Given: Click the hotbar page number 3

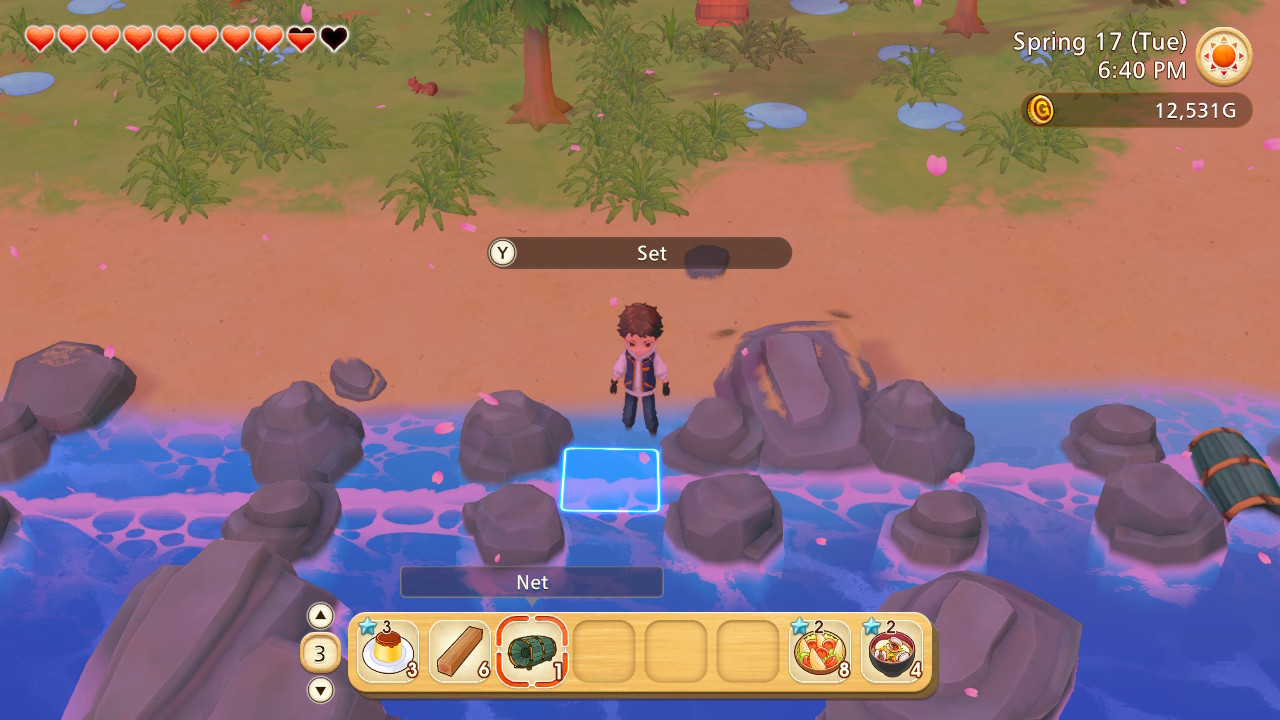Looking at the screenshot, I should coord(319,651).
